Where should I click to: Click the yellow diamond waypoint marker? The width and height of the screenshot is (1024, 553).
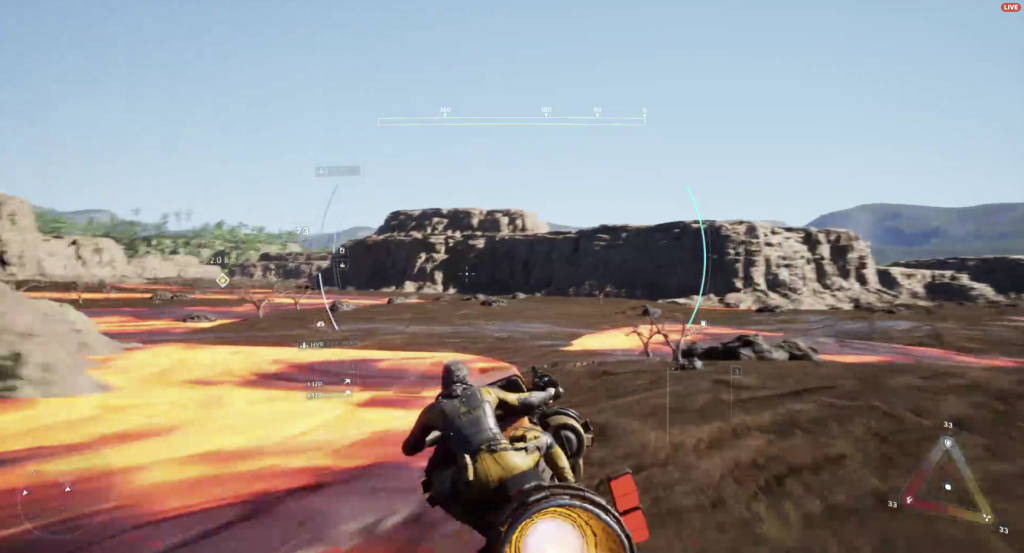tap(222, 280)
